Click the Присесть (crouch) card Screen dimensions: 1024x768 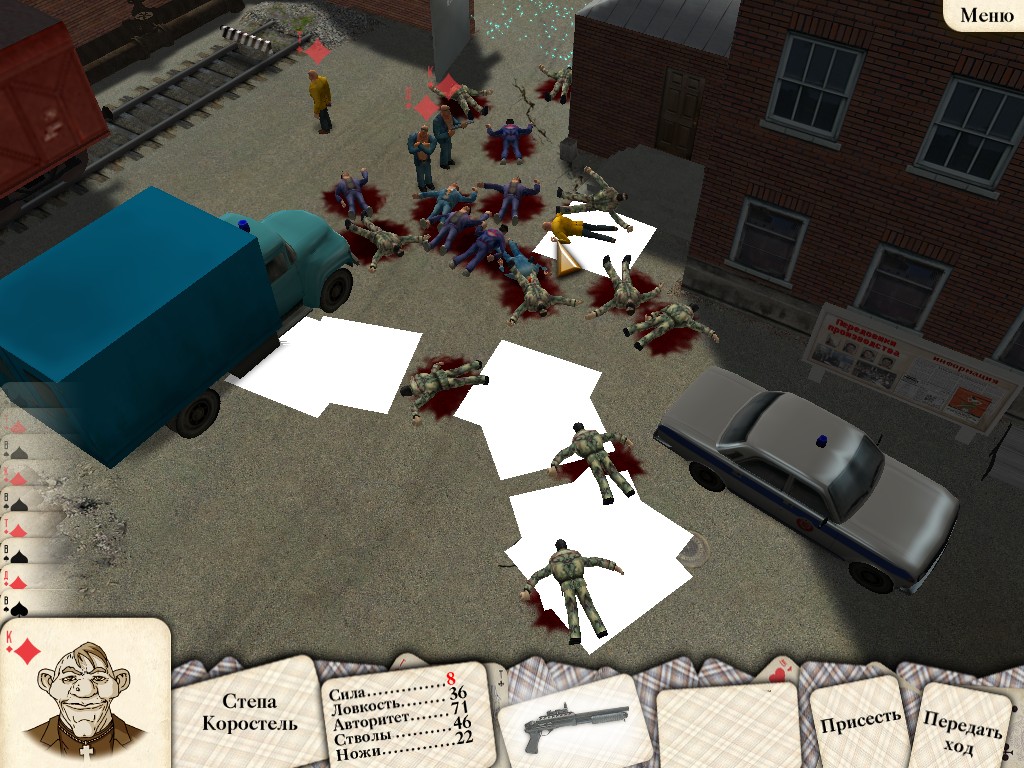click(859, 716)
